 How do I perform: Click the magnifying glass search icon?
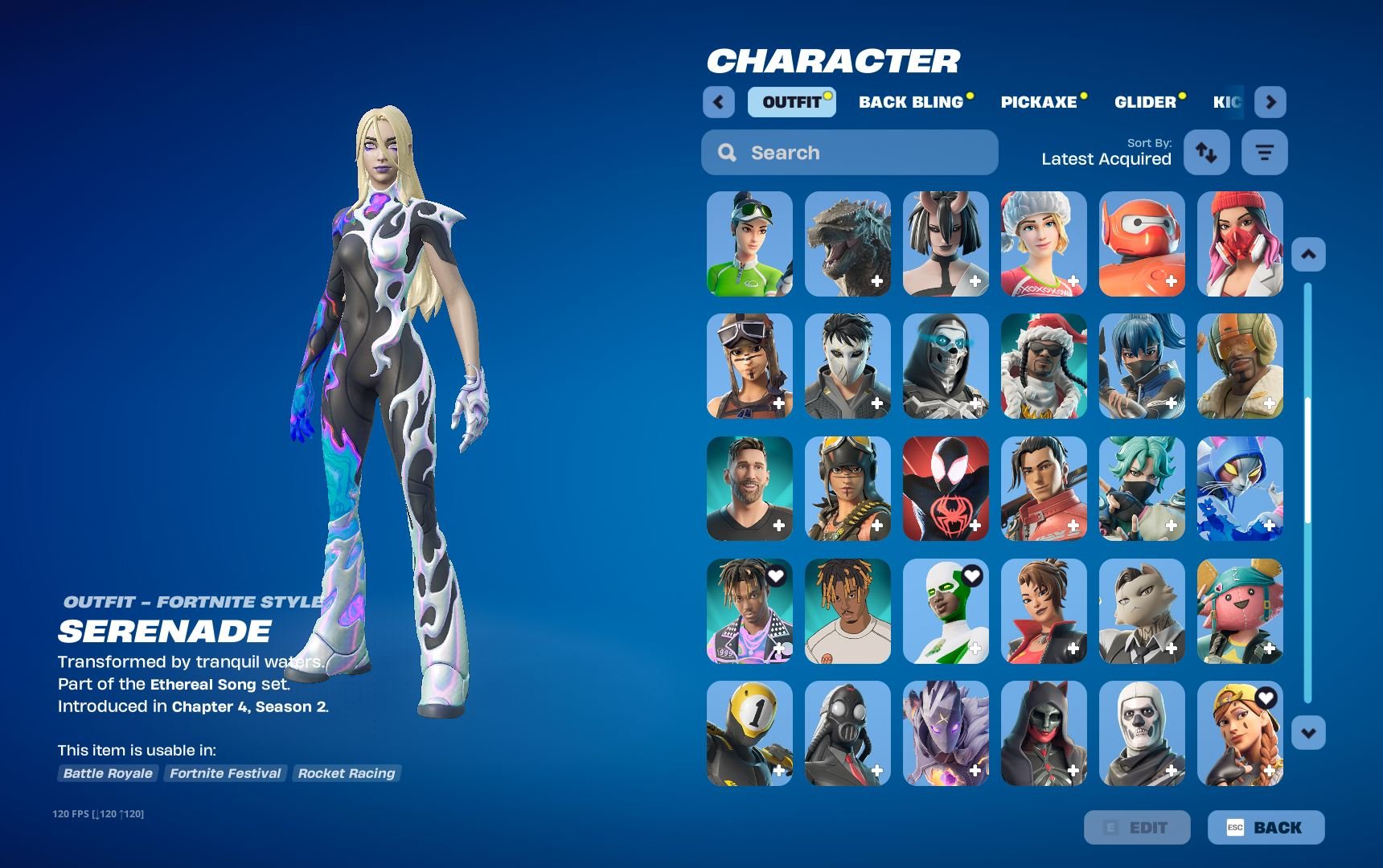click(728, 152)
